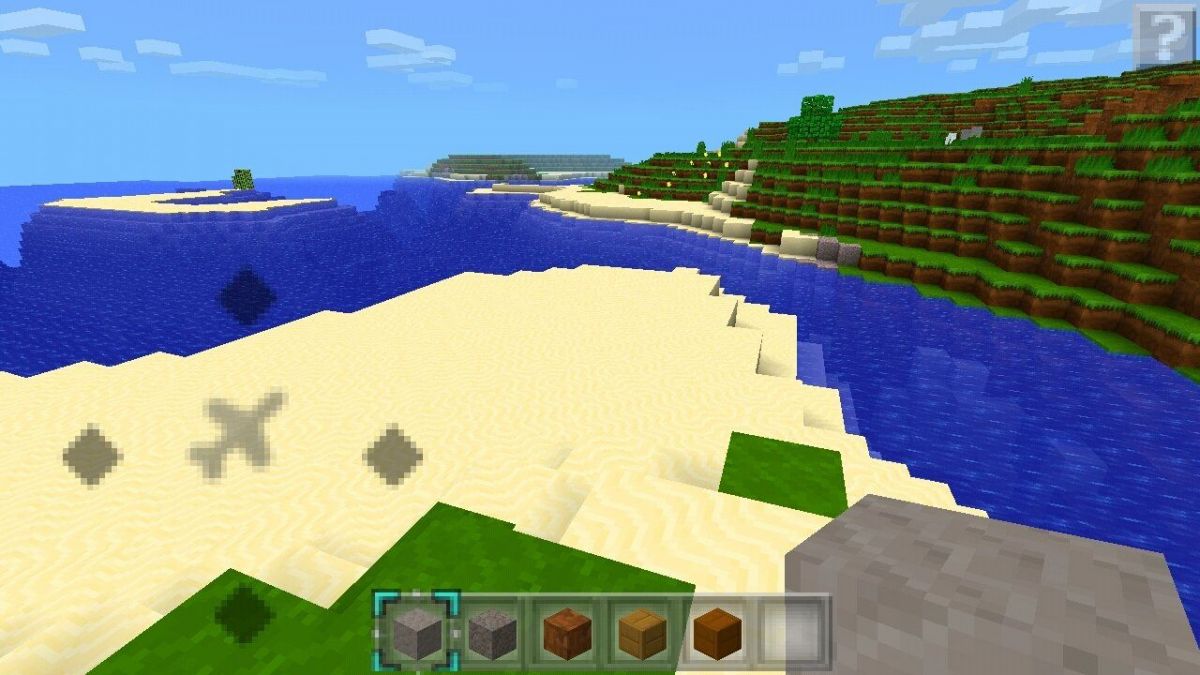Select the highlighted light gray stone slot

417,631
